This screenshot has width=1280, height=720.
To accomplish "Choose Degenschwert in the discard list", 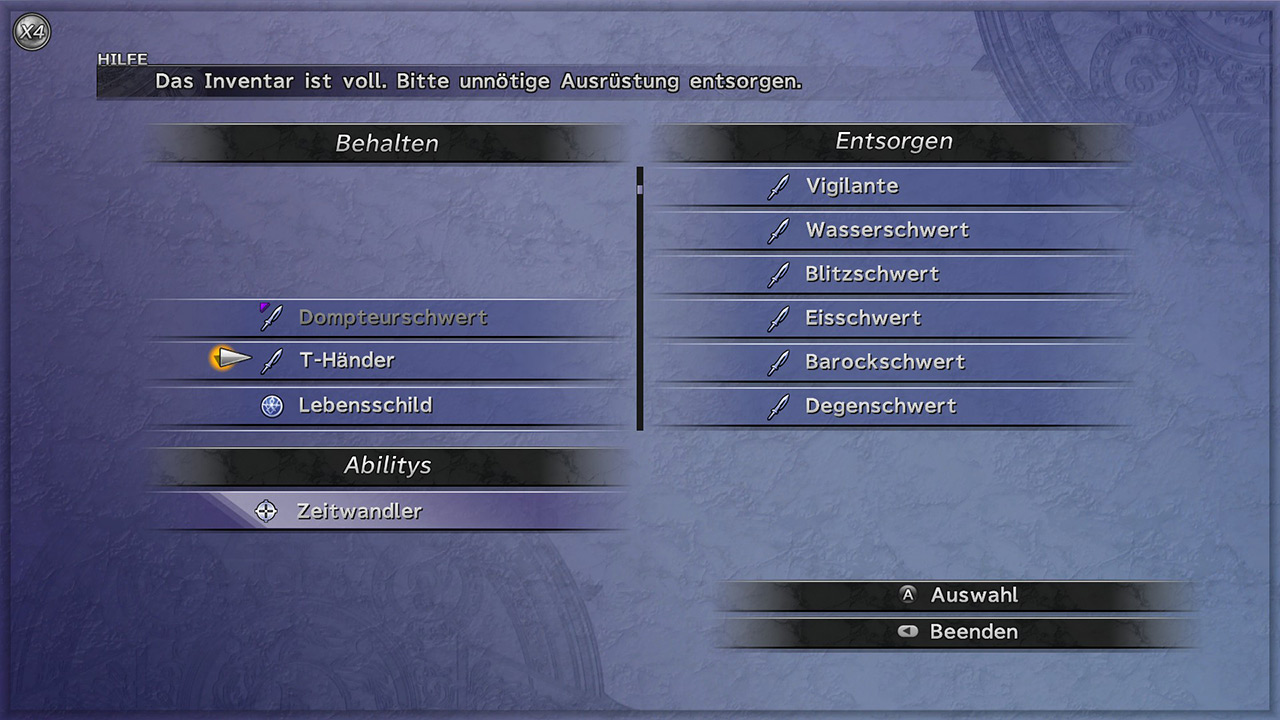I will [880, 406].
